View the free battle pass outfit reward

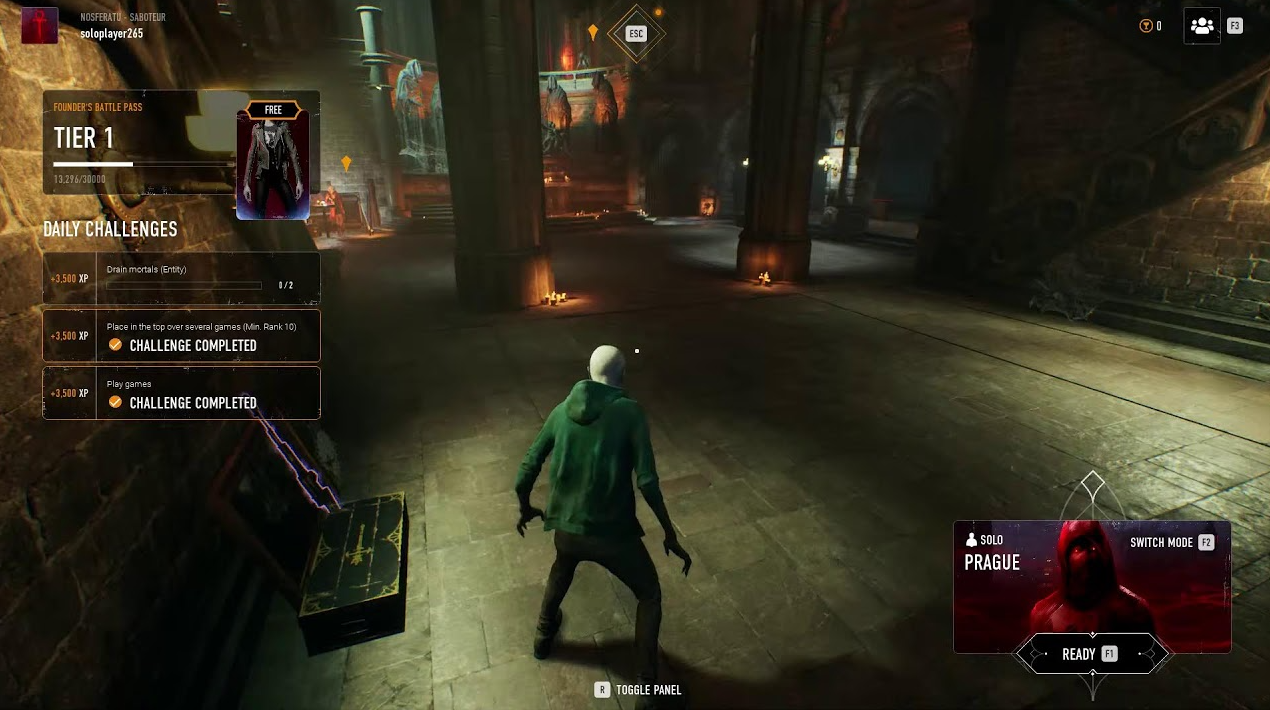tap(273, 160)
